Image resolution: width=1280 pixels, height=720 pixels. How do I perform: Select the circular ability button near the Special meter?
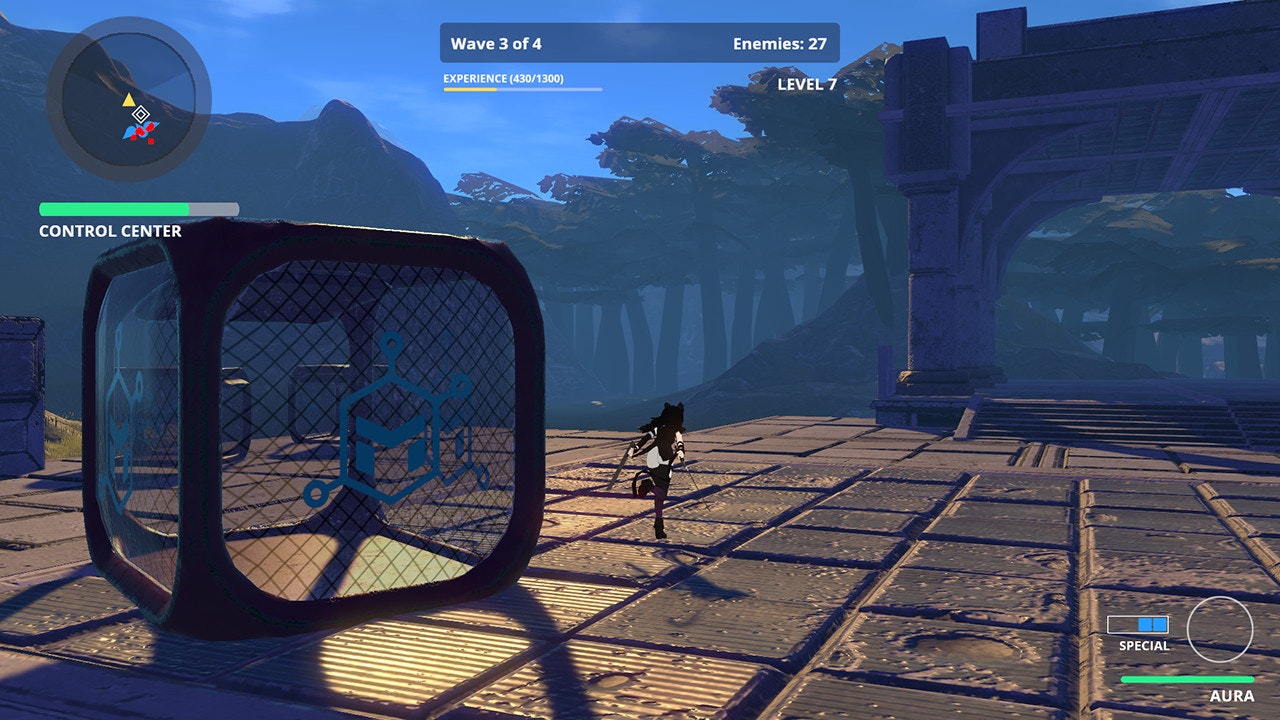click(1221, 631)
